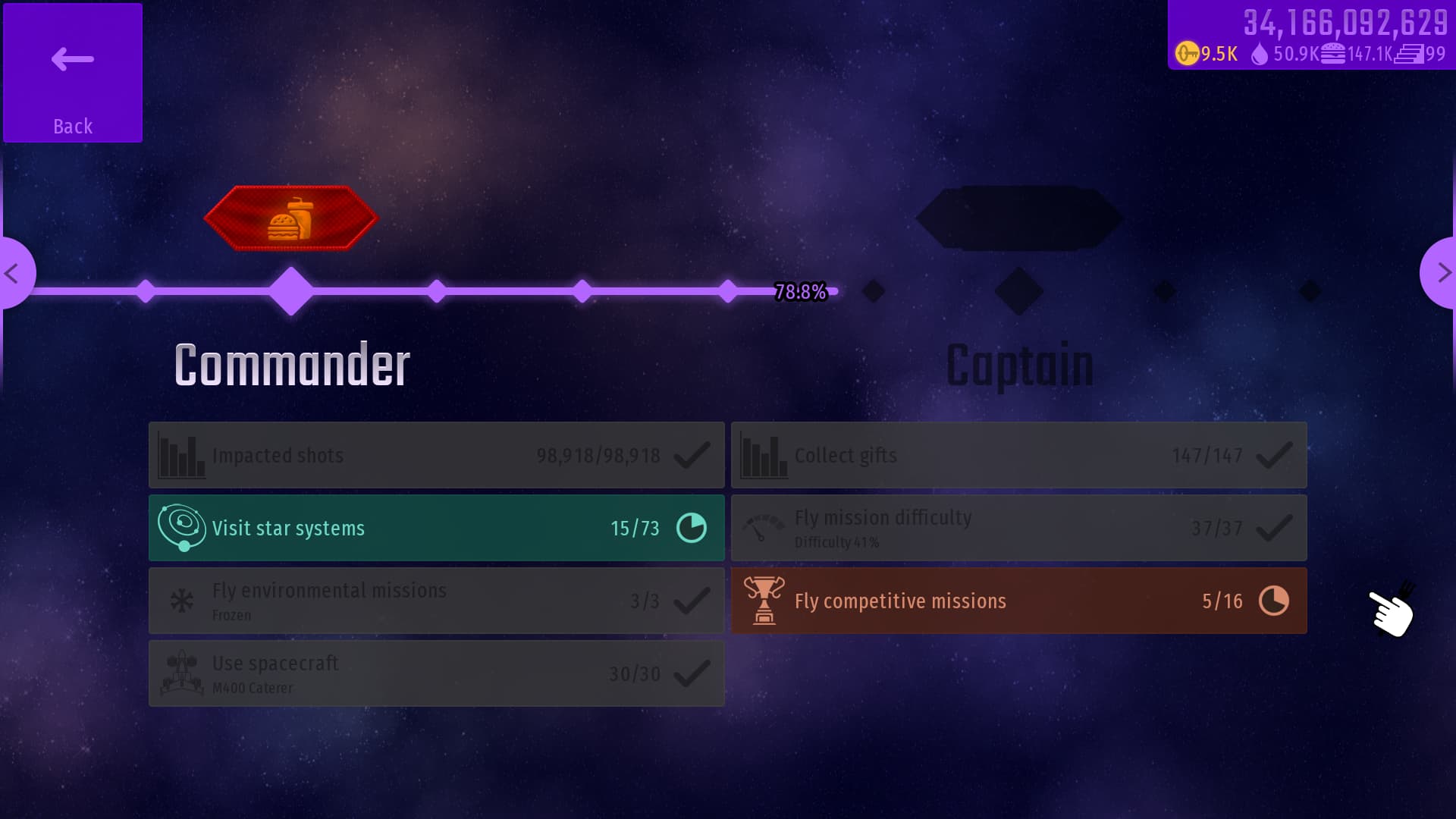This screenshot has height=819, width=1456.
Task: Go back using the Back button
Action: pyautogui.click(x=73, y=73)
